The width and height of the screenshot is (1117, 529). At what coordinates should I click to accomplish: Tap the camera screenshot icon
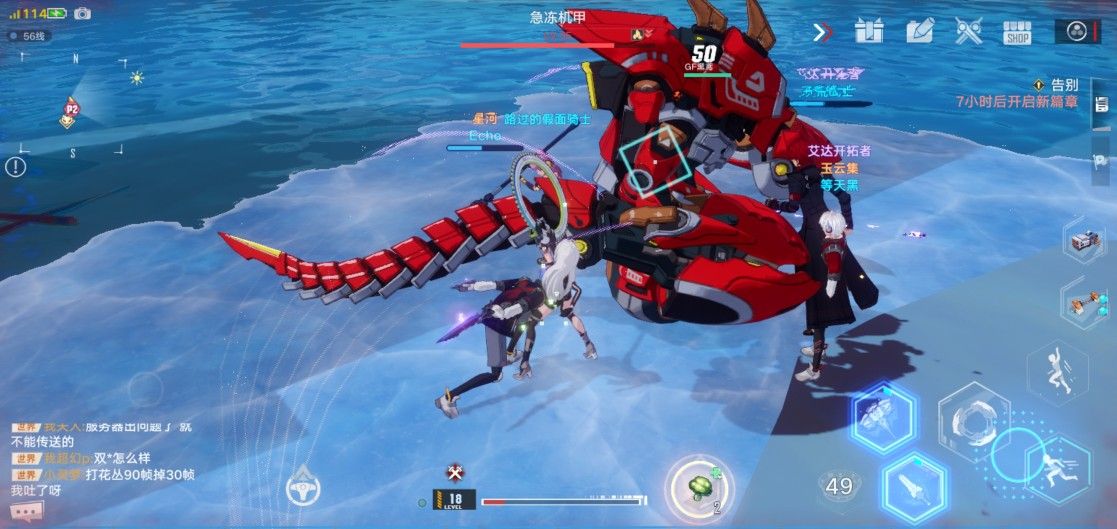(x=82, y=13)
